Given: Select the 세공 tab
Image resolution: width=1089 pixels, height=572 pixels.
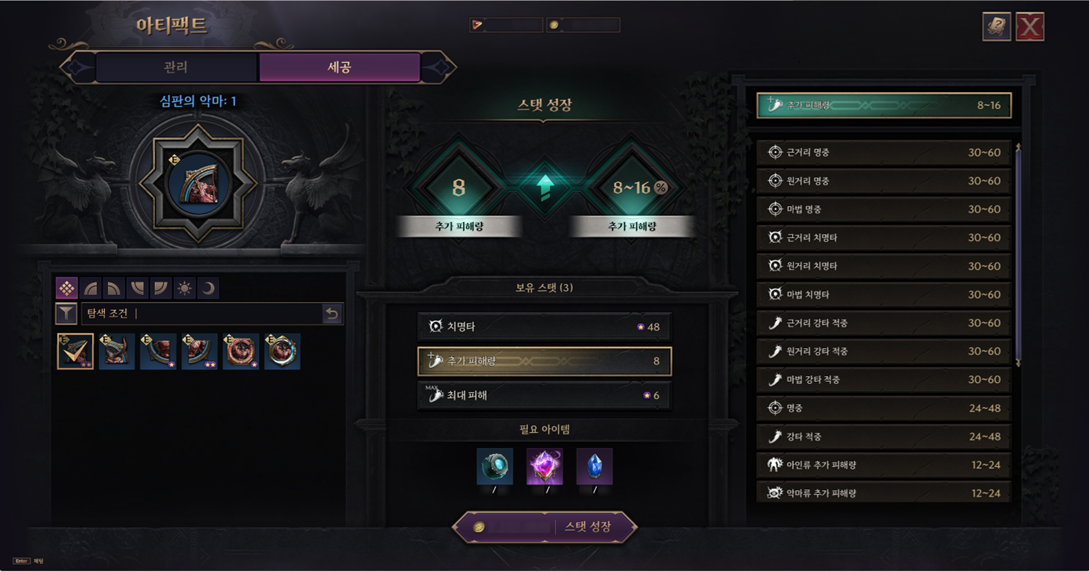Looking at the screenshot, I should 339,67.
